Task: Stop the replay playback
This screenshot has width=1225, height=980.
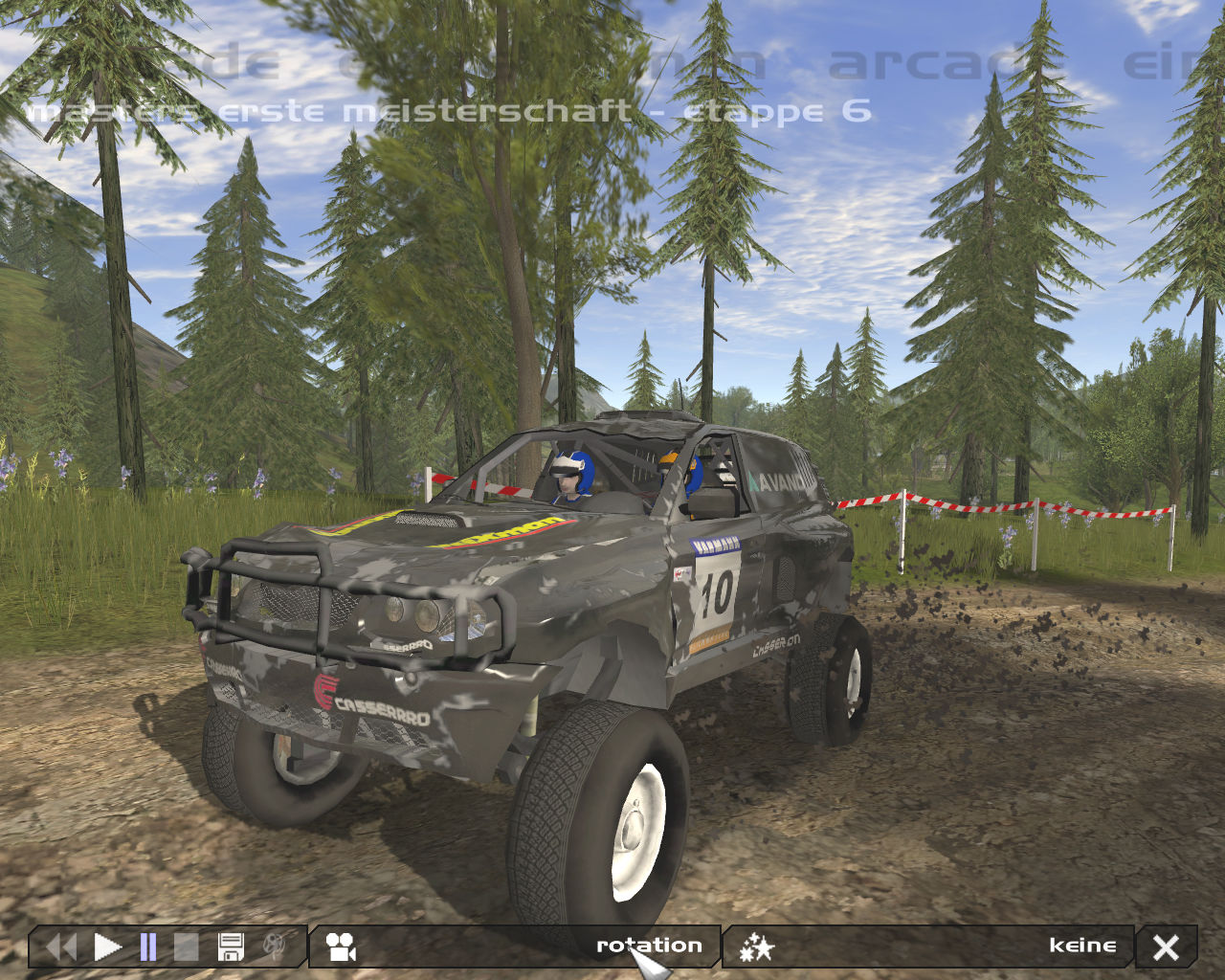Action: click(x=186, y=947)
